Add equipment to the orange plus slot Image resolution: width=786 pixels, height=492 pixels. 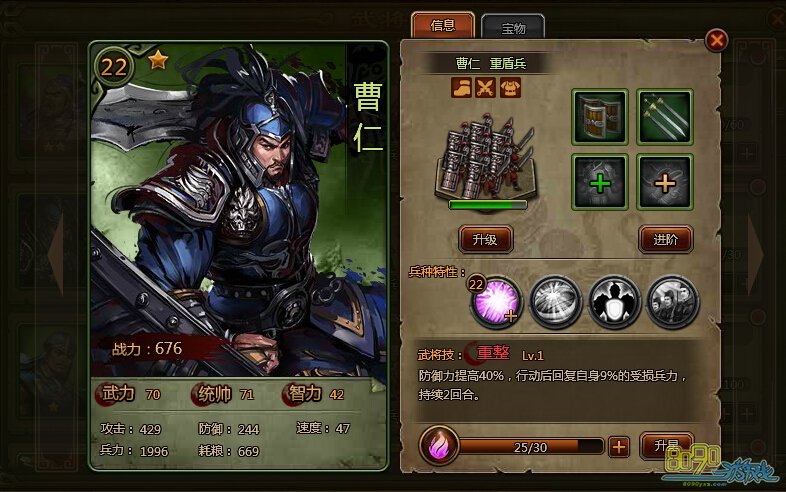point(665,182)
